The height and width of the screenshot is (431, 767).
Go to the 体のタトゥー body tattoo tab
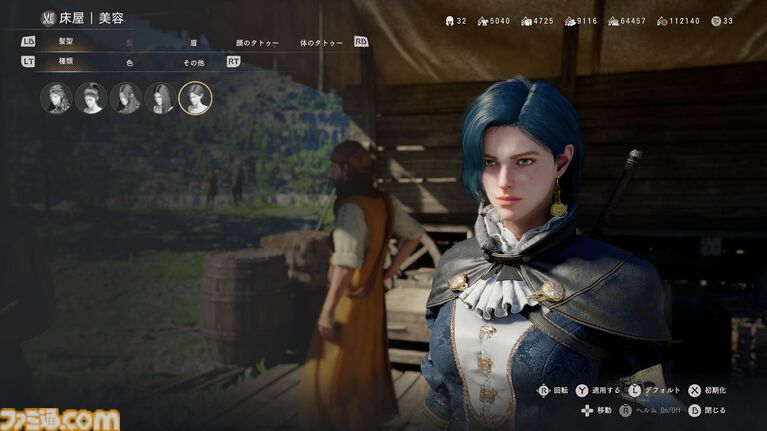[320, 43]
